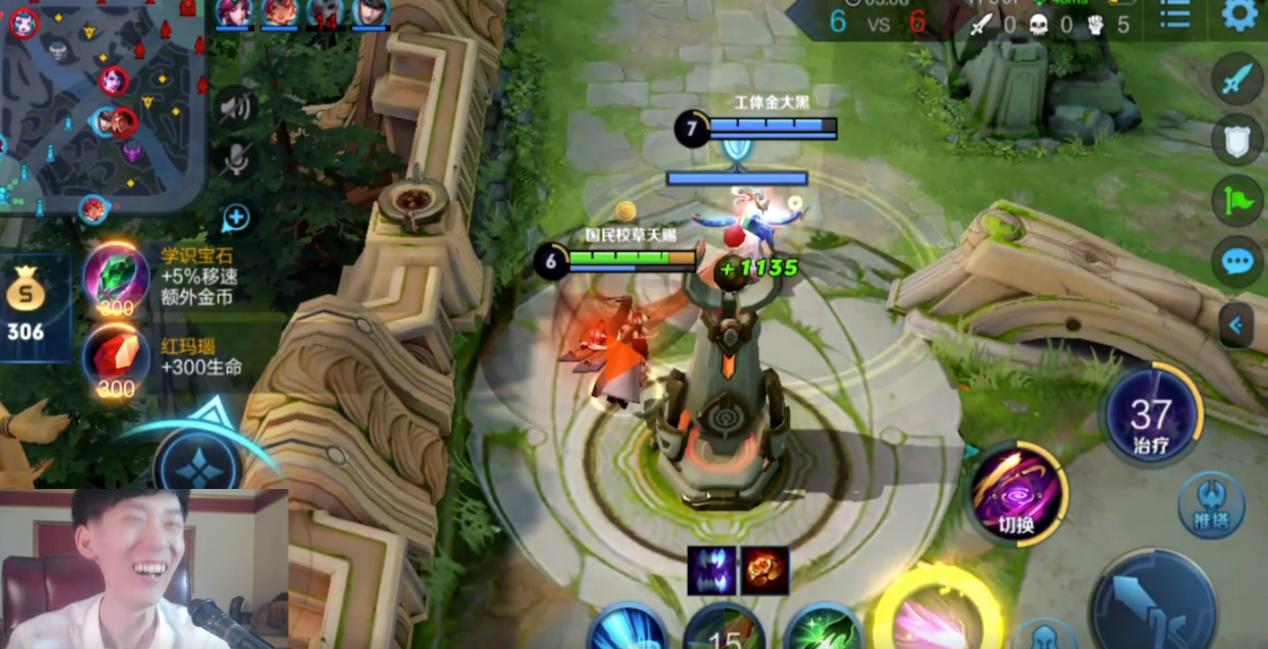Send the attack sword signal
The width and height of the screenshot is (1268, 649).
(x=1238, y=79)
